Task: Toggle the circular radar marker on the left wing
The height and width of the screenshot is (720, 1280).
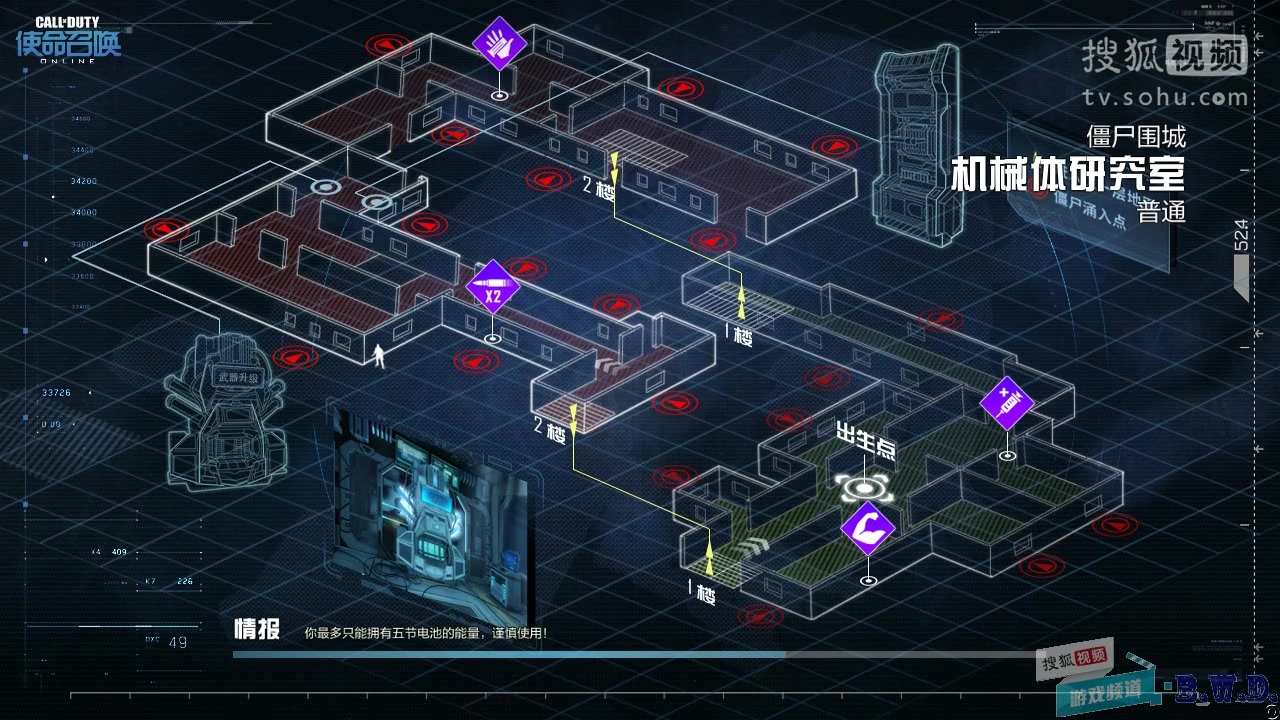Action: (326, 185)
